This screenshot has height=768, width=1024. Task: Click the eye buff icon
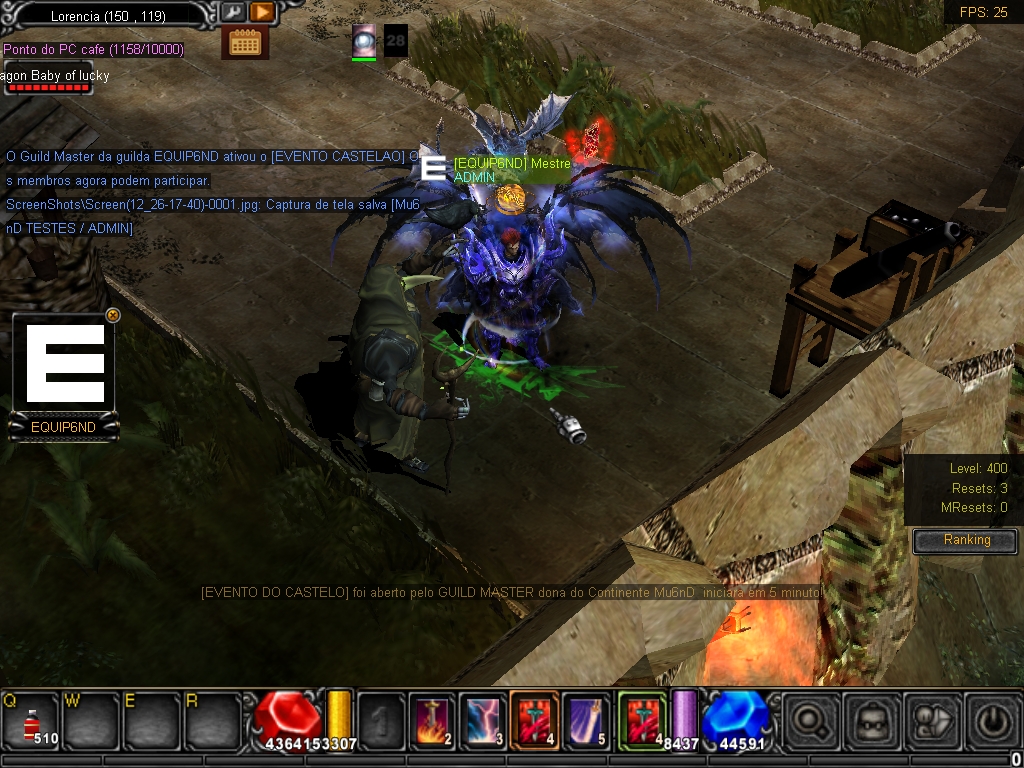point(364,41)
